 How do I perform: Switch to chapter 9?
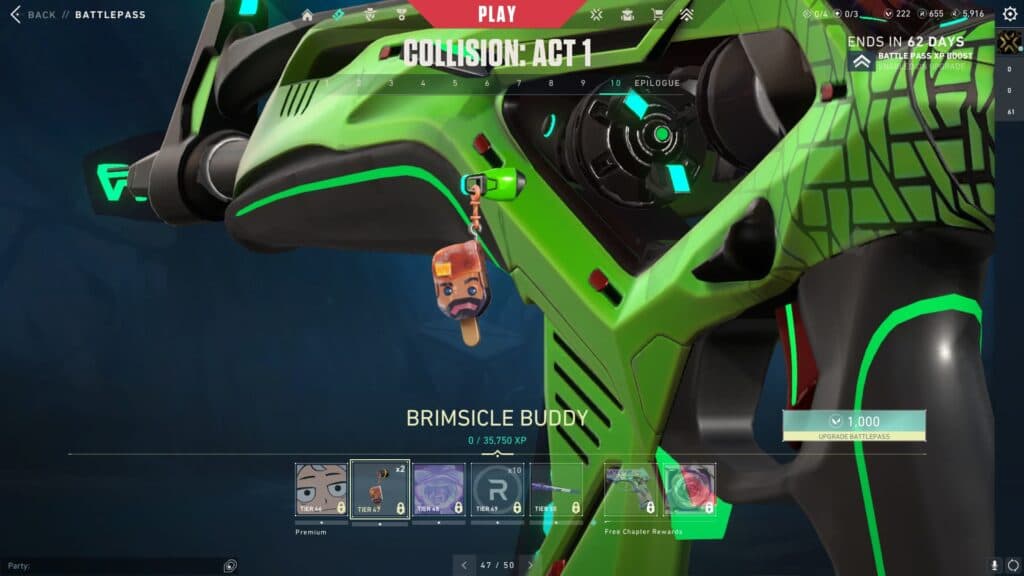[x=583, y=83]
